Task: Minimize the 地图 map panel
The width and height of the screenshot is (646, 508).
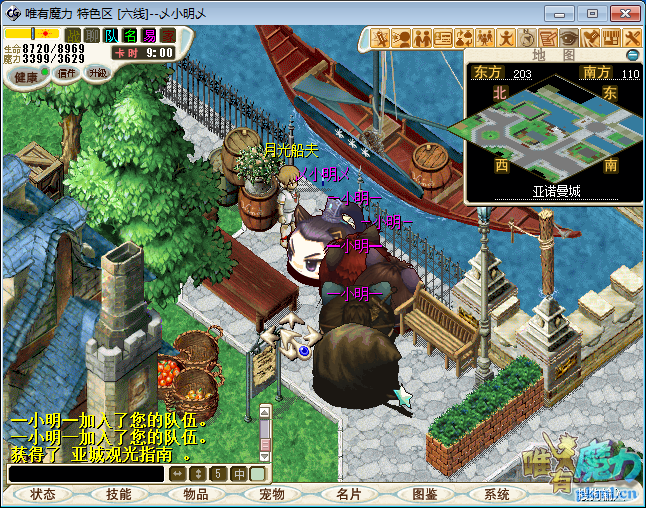Action: [632, 54]
